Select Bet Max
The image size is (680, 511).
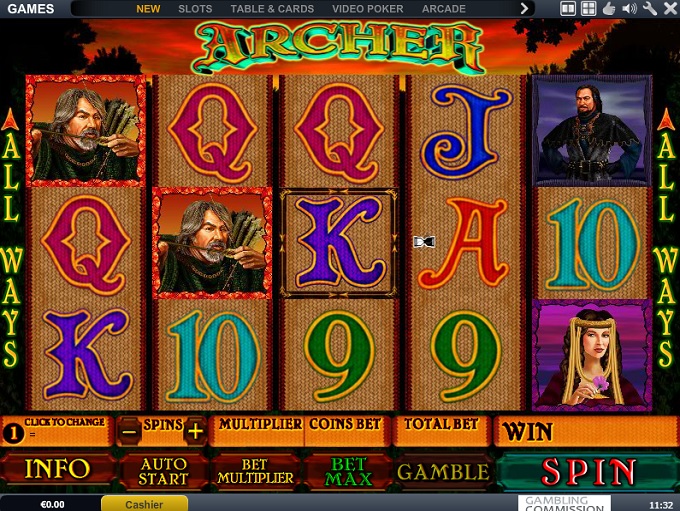click(350, 471)
